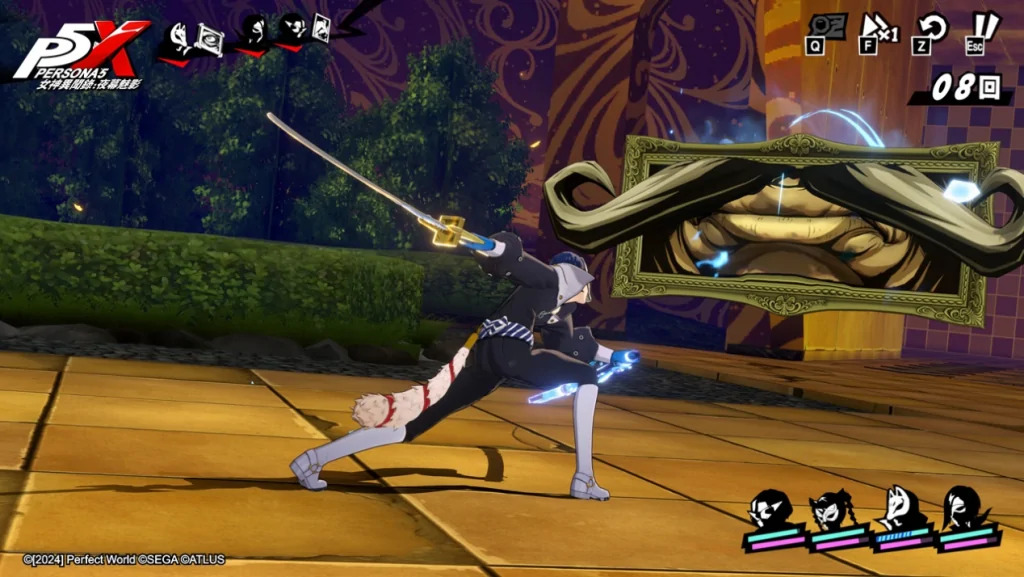Select the framed eye painting turn-order icon

click(x=210, y=38)
